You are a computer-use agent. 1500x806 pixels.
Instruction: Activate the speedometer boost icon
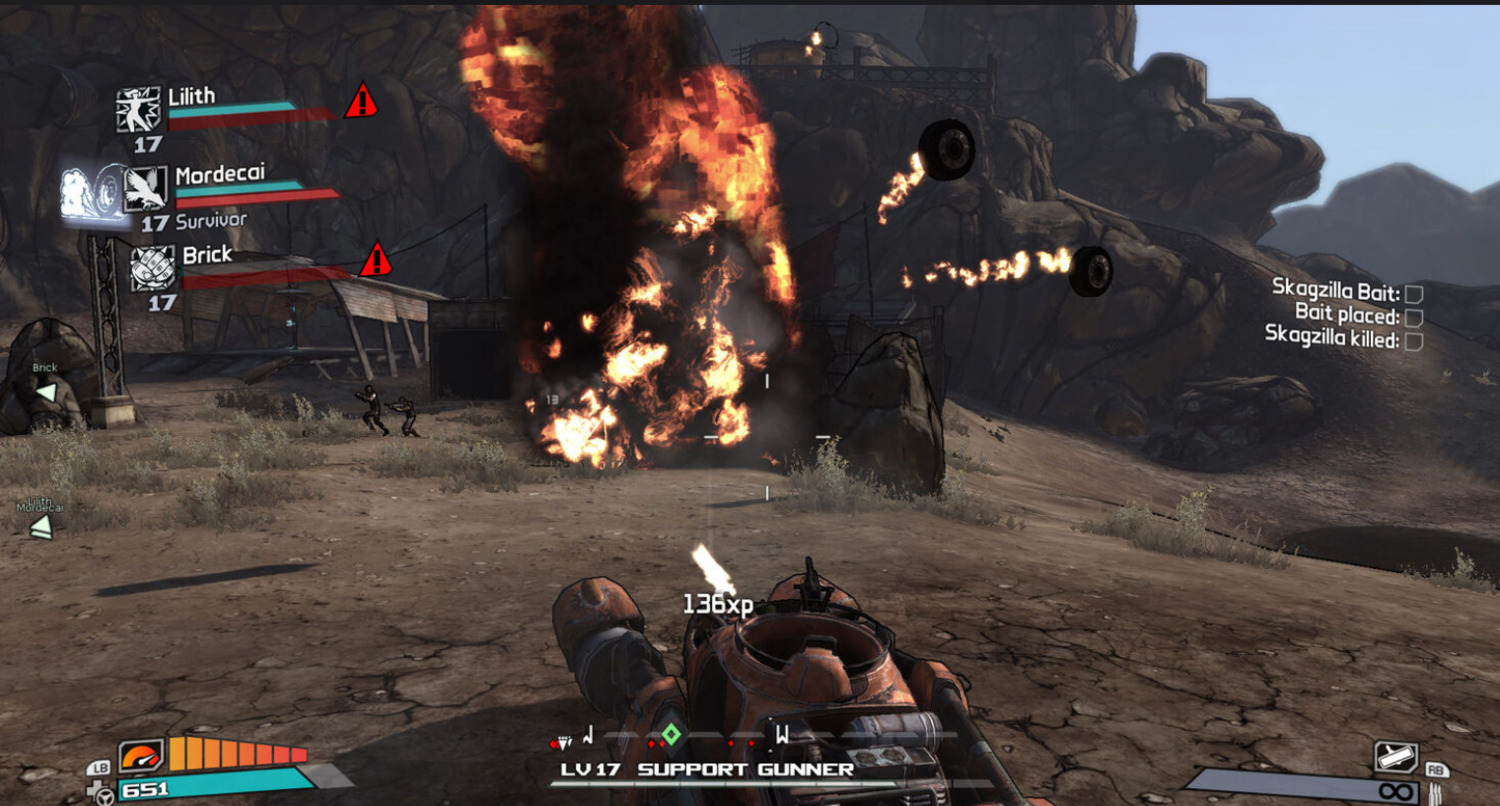tap(140, 754)
